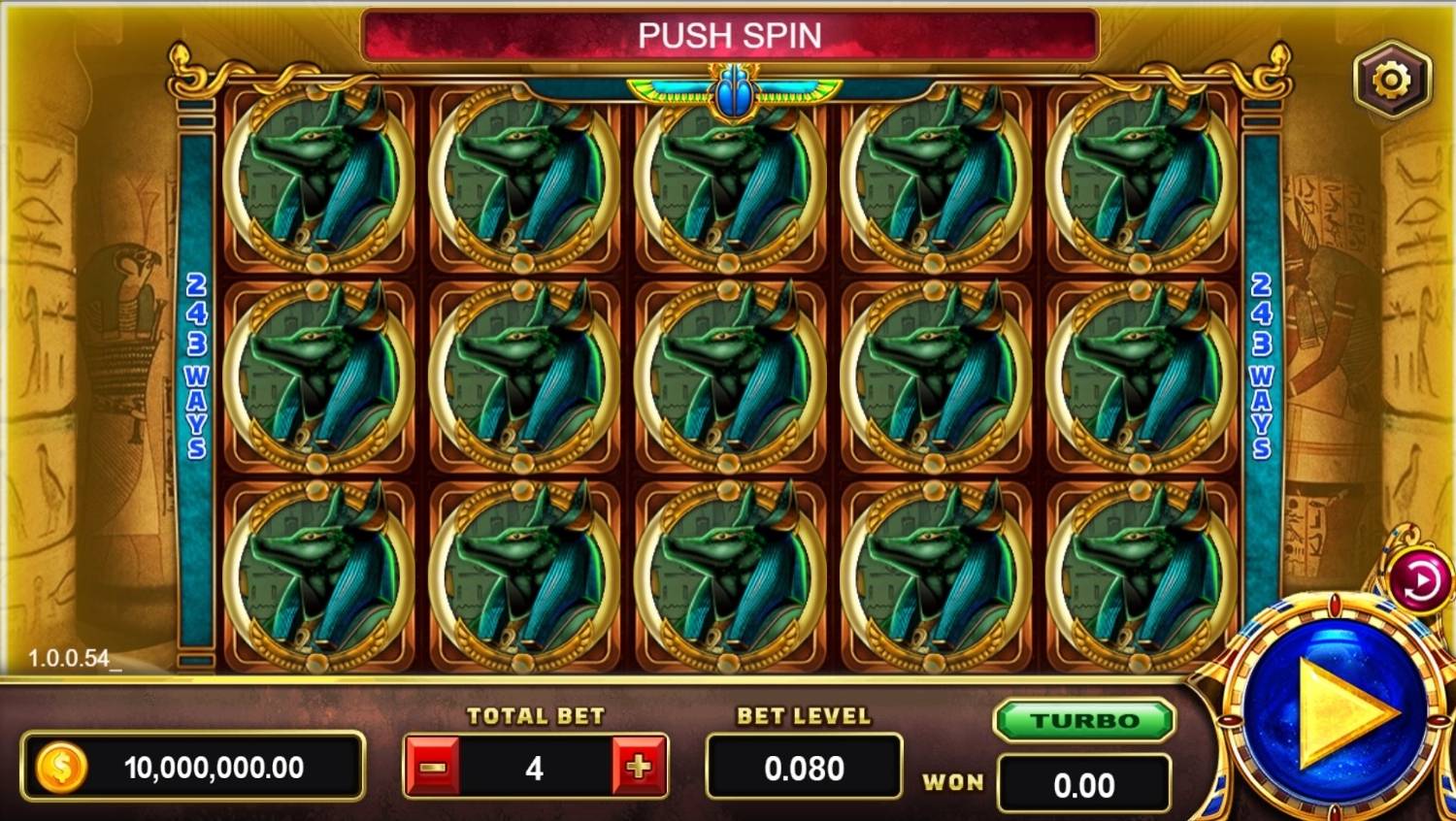The image size is (1456, 821).
Task: Click the gold dollar coin balance icon
Action: point(61,768)
